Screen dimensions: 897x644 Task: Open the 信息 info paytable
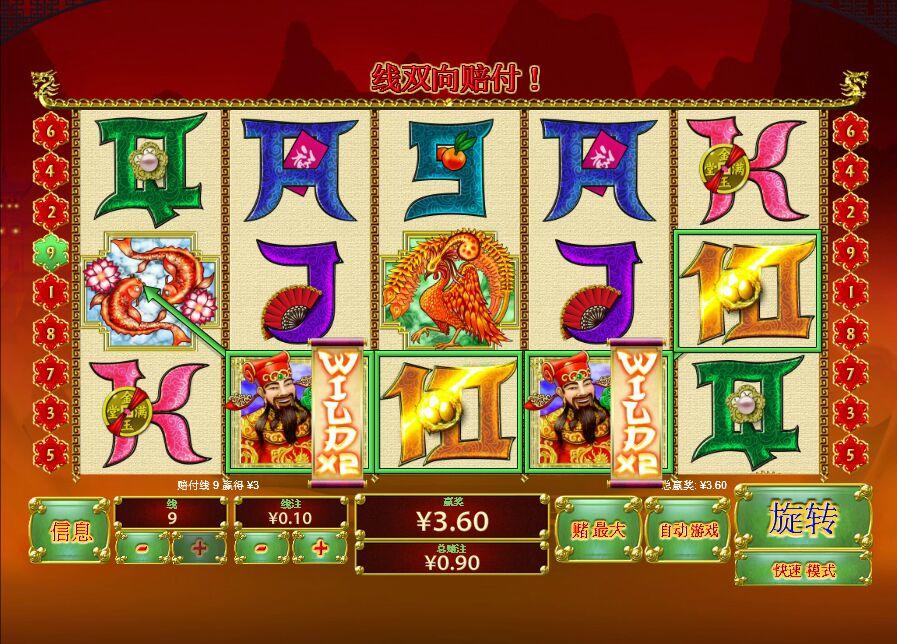click(x=70, y=530)
